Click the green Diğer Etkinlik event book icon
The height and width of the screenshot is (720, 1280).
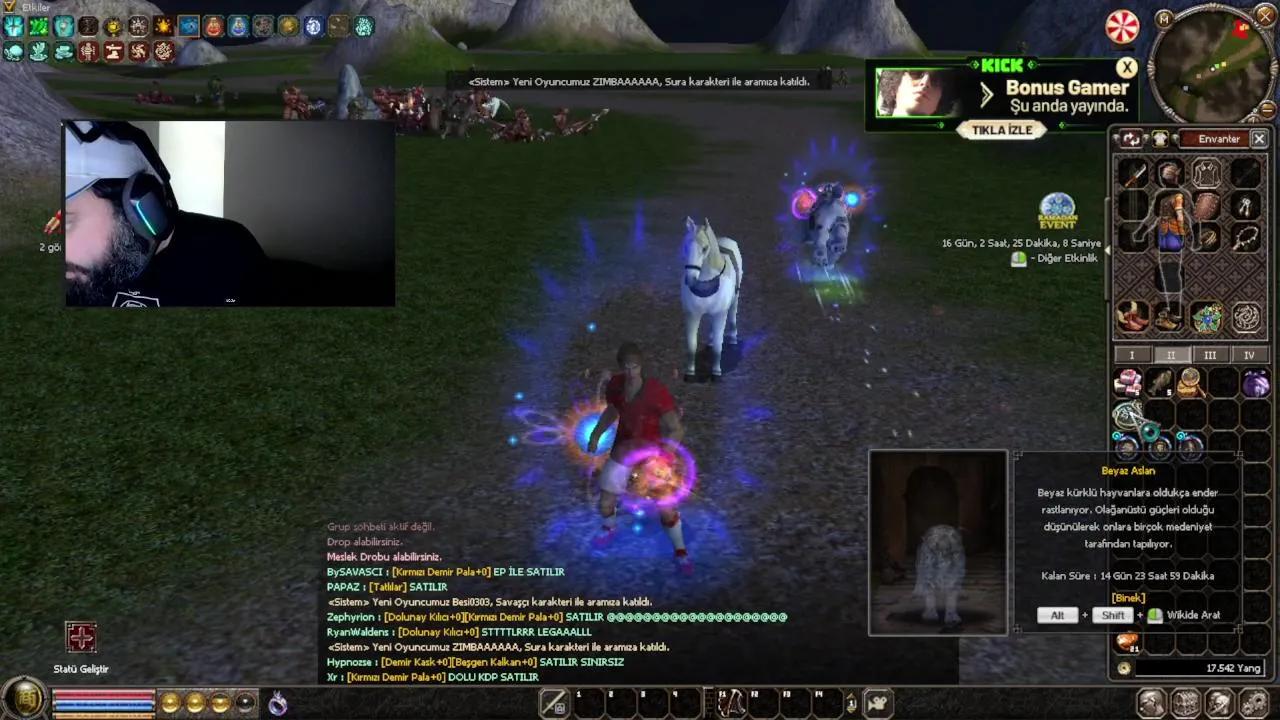[1018, 258]
